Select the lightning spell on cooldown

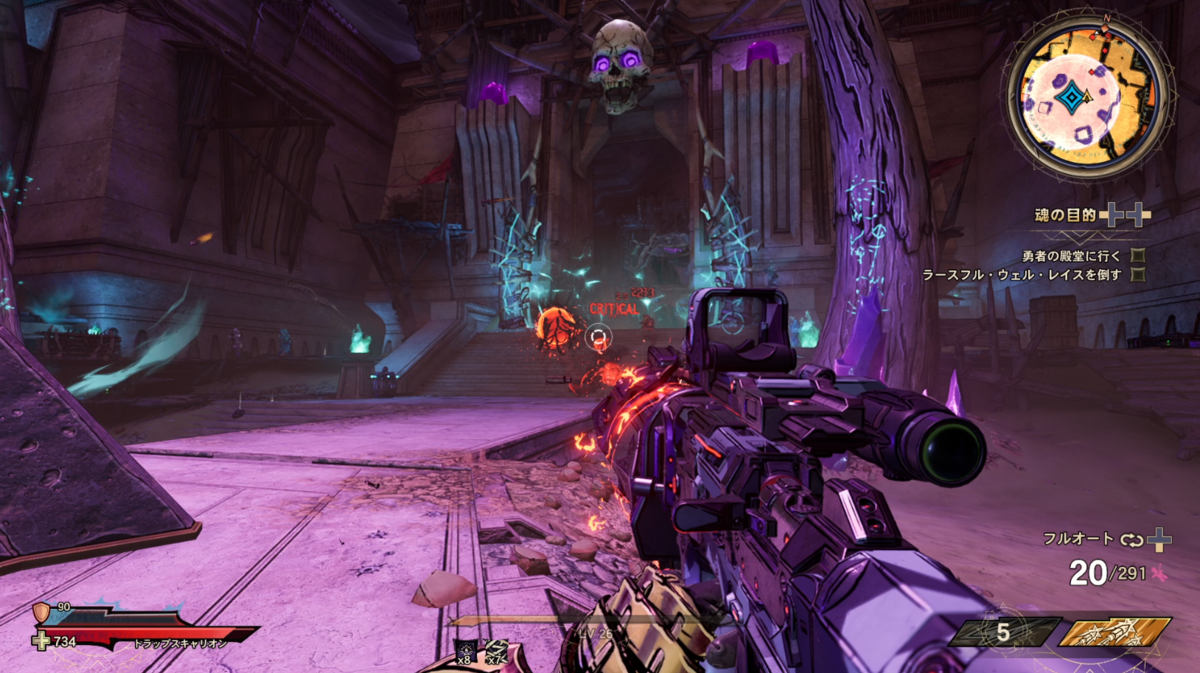click(1003, 632)
